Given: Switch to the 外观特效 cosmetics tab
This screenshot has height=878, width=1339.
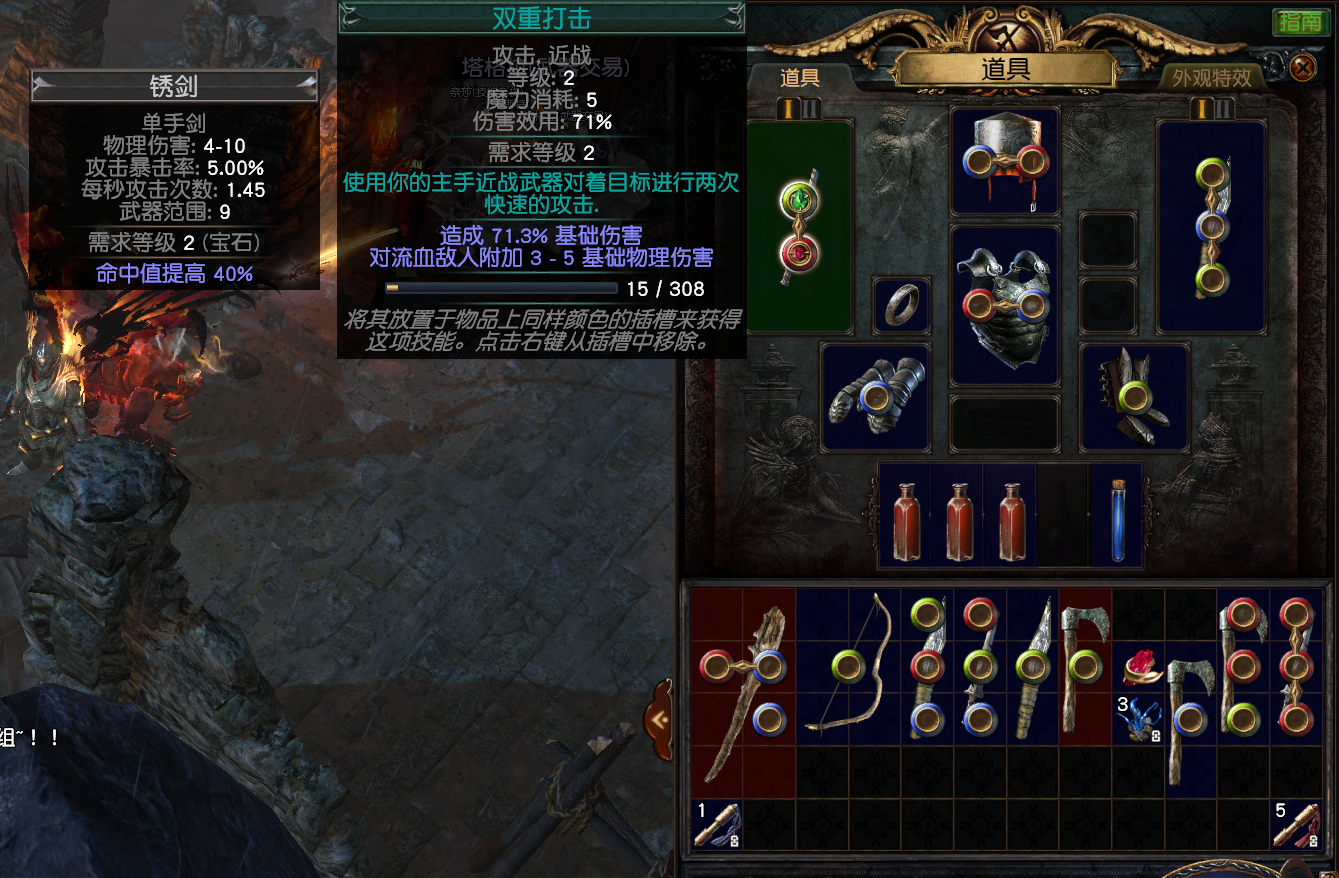Looking at the screenshot, I should point(1211,78).
